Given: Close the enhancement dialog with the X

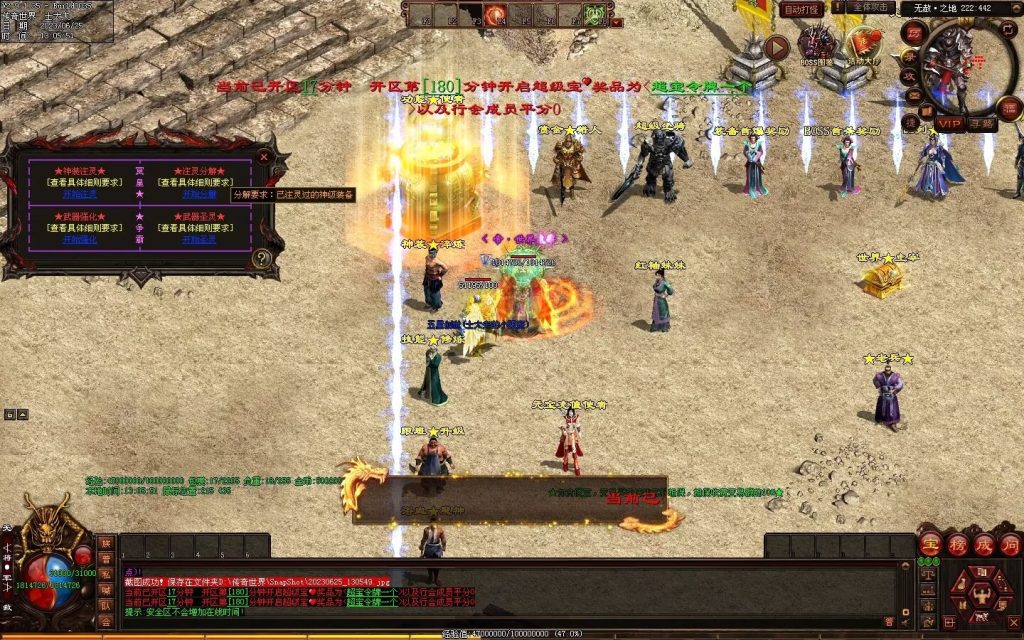Looking at the screenshot, I should pyautogui.click(x=264, y=157).
